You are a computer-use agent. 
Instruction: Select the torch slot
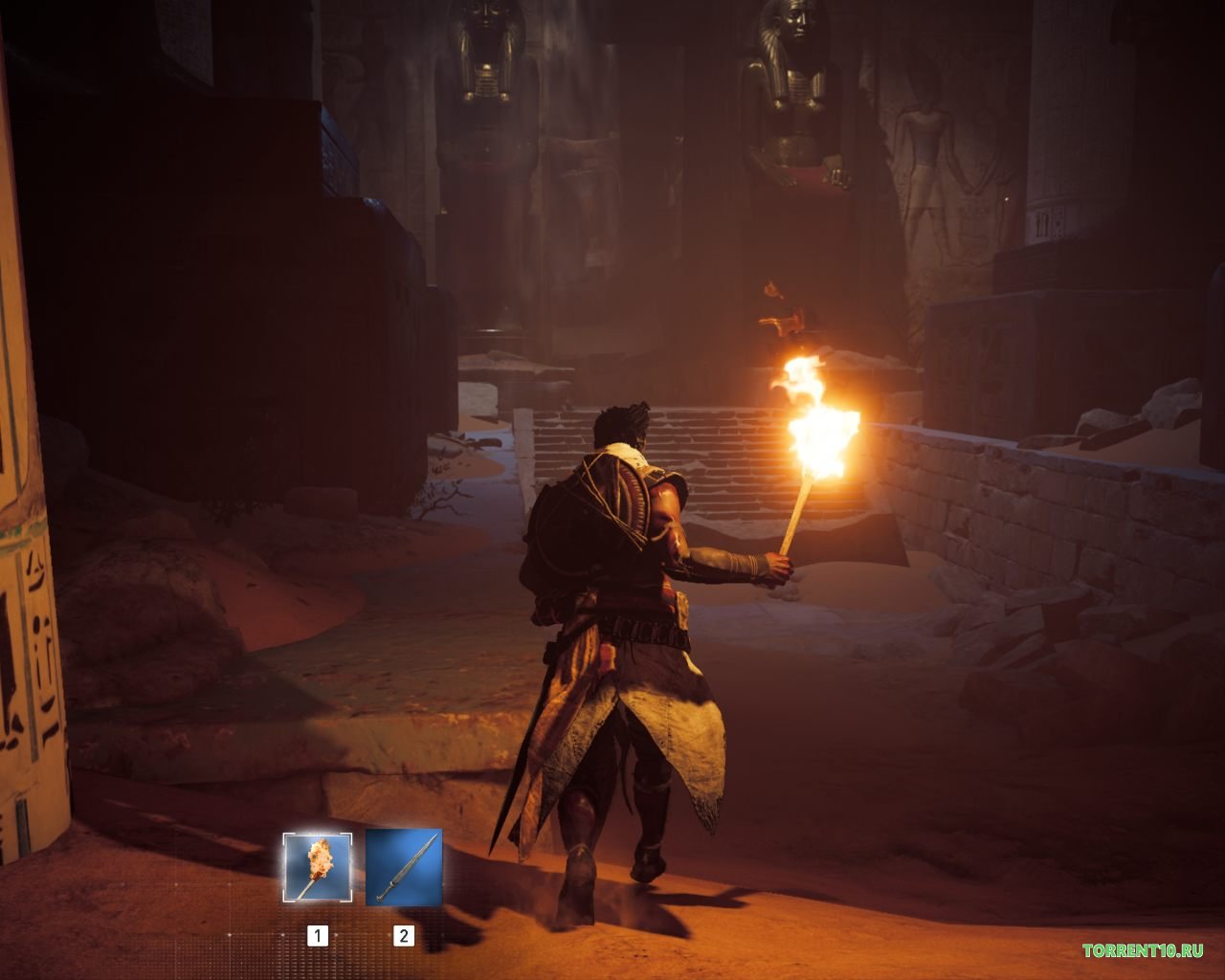click(318, 867)
